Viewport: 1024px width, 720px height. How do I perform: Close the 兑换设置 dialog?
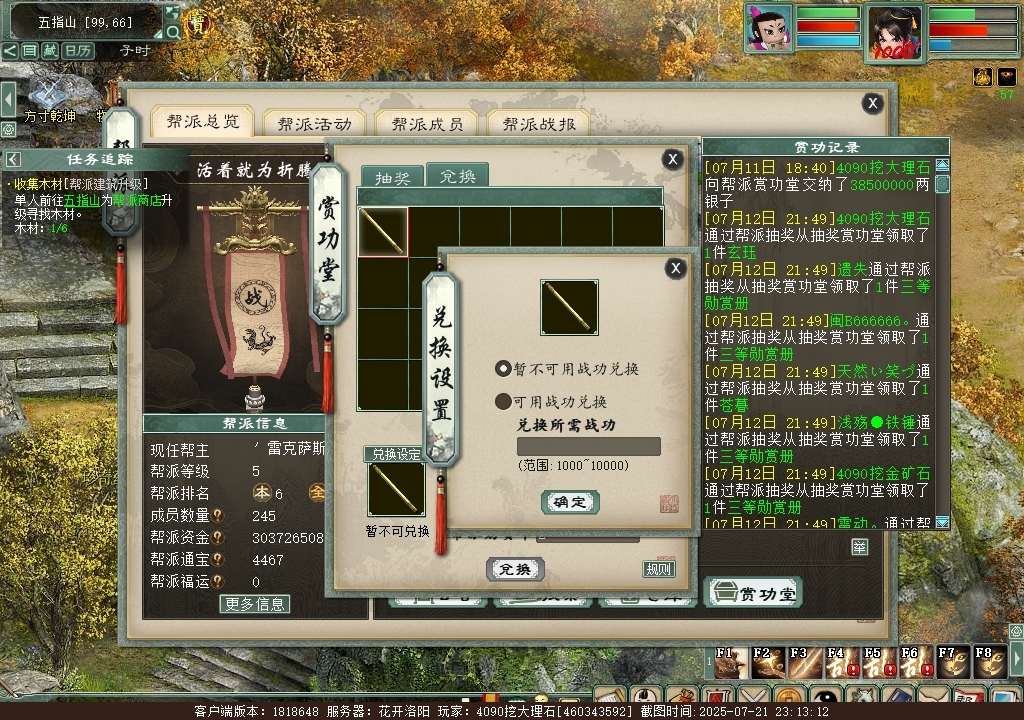[676, 268]
